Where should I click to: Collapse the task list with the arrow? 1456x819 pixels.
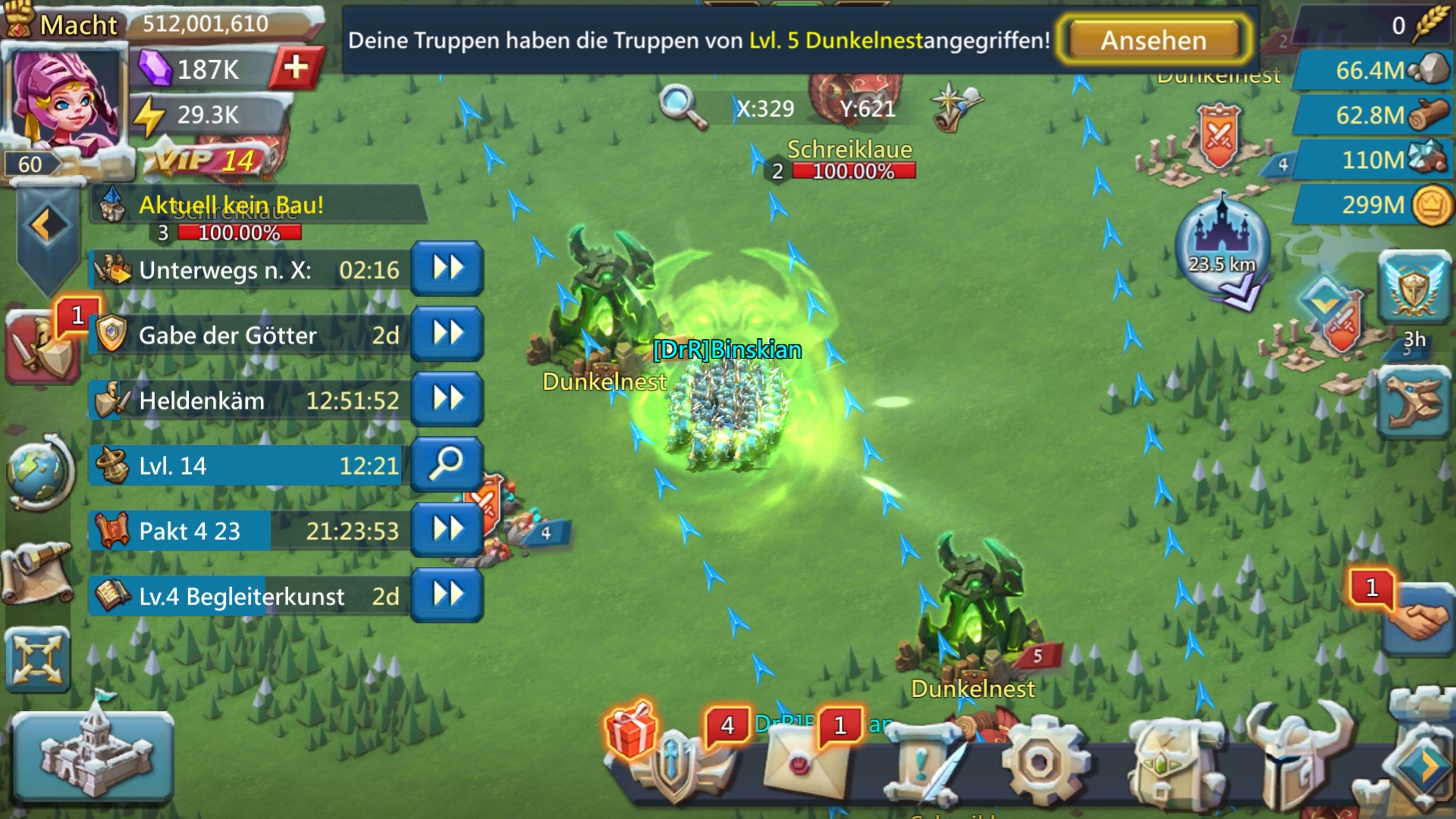tap(47, 226)
